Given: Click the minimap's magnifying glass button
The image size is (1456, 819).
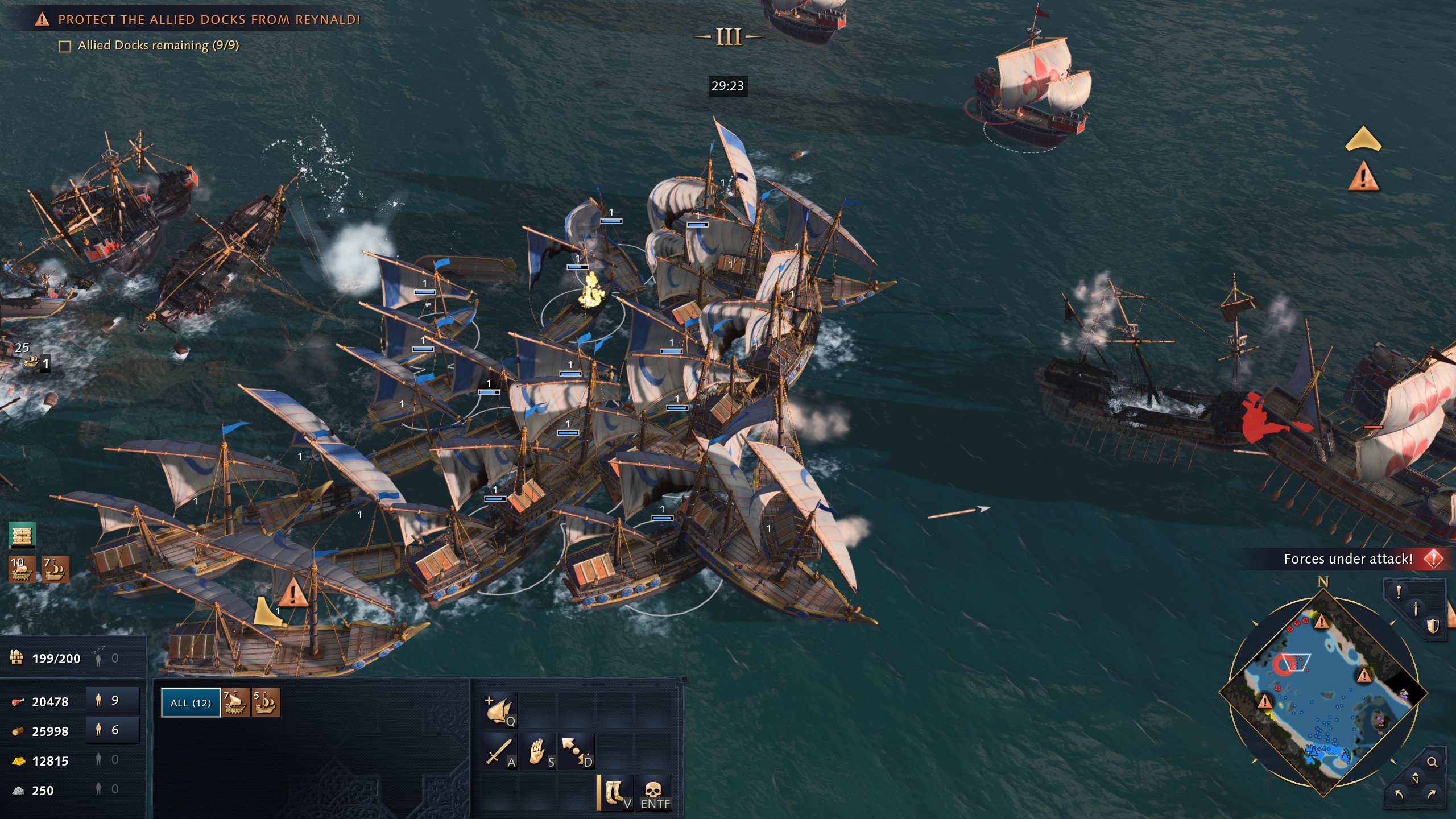Looking at the screenshot, I should click(x=1432, y=762).
